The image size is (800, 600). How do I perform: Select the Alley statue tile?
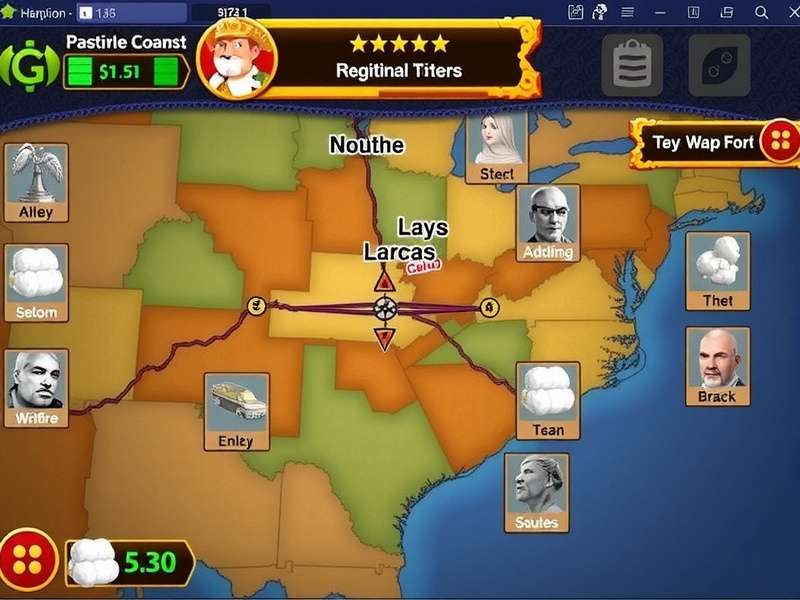point(36,182)
